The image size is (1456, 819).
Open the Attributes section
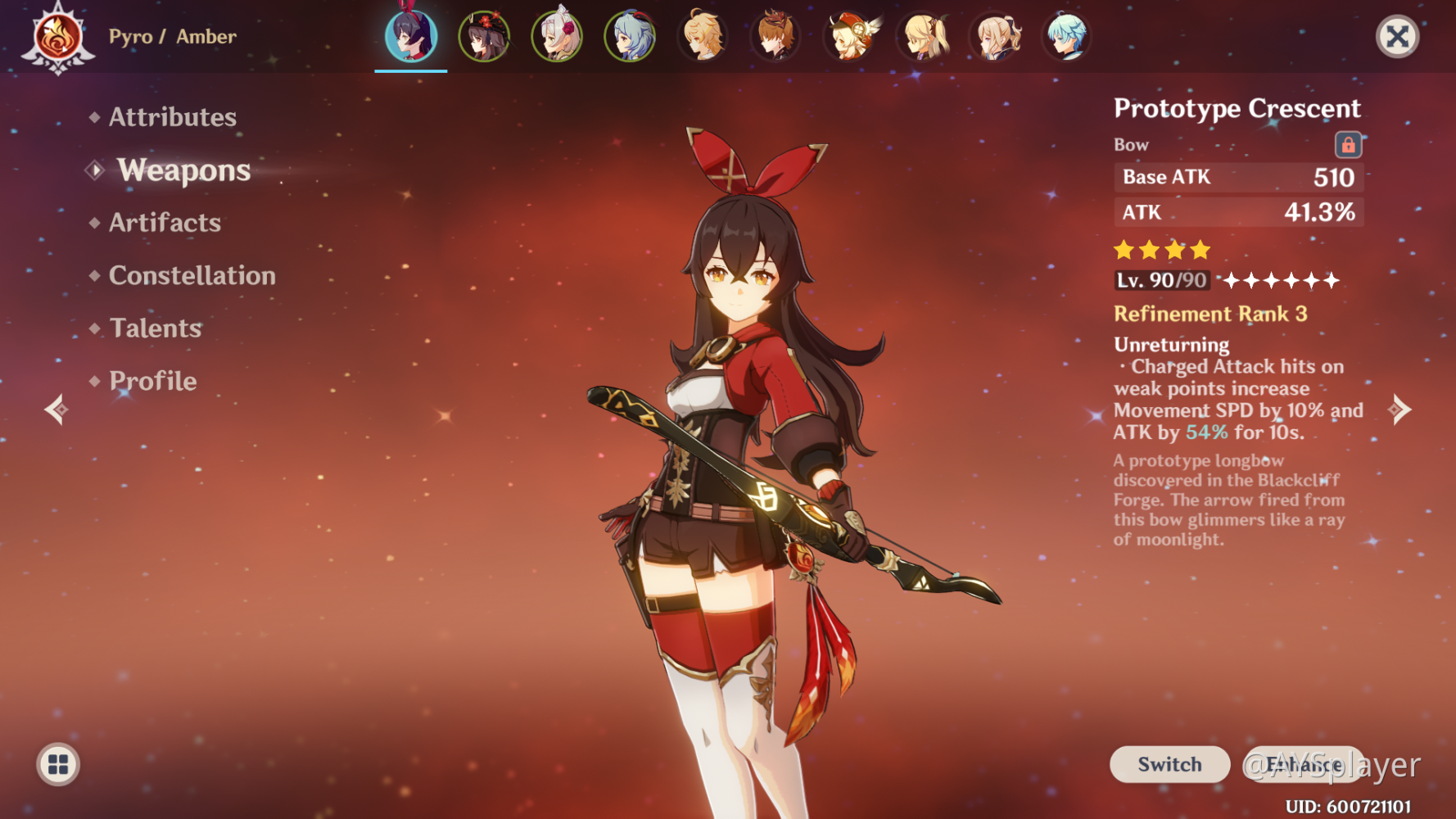[172, 117]
